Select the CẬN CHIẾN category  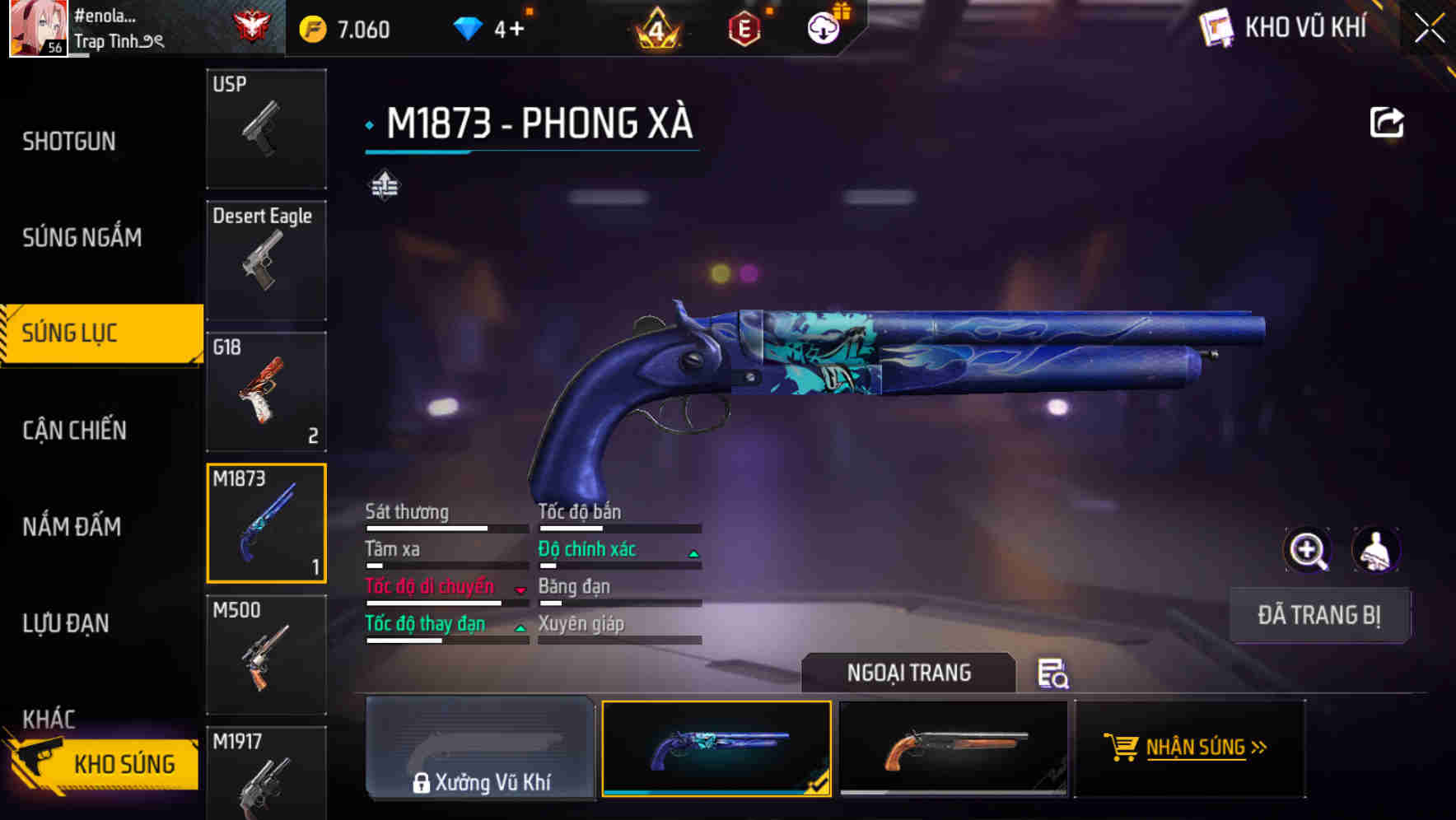[72, 430]
